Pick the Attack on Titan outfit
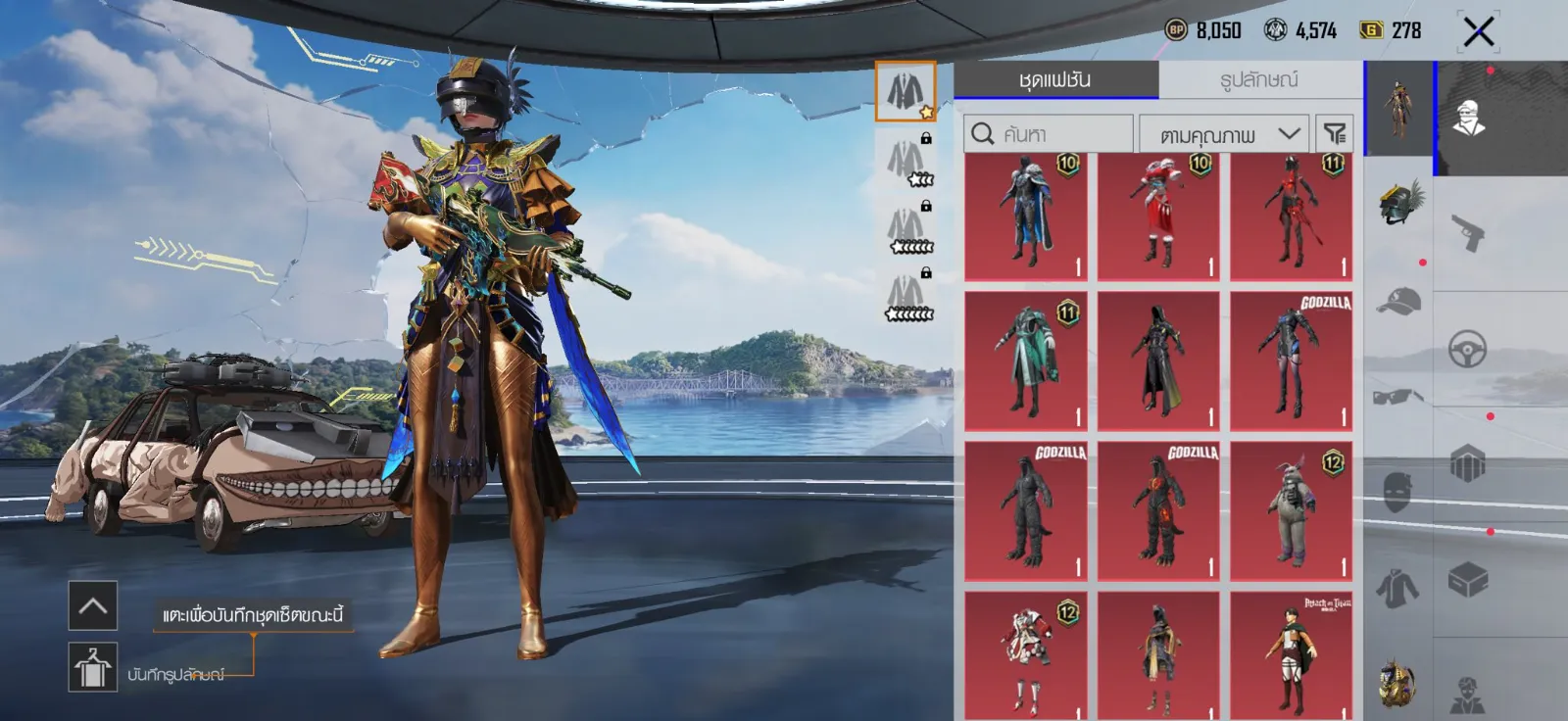The width and height of the screenshot is (1568, 721). click(x=1291, y=654)
